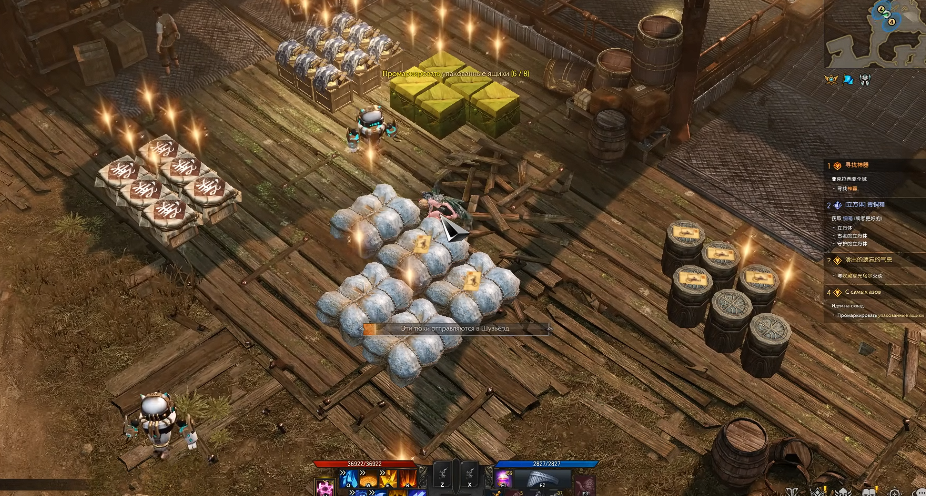Open the minimap in the corner
Screen dimensions: 926x496
coord(874,32)
